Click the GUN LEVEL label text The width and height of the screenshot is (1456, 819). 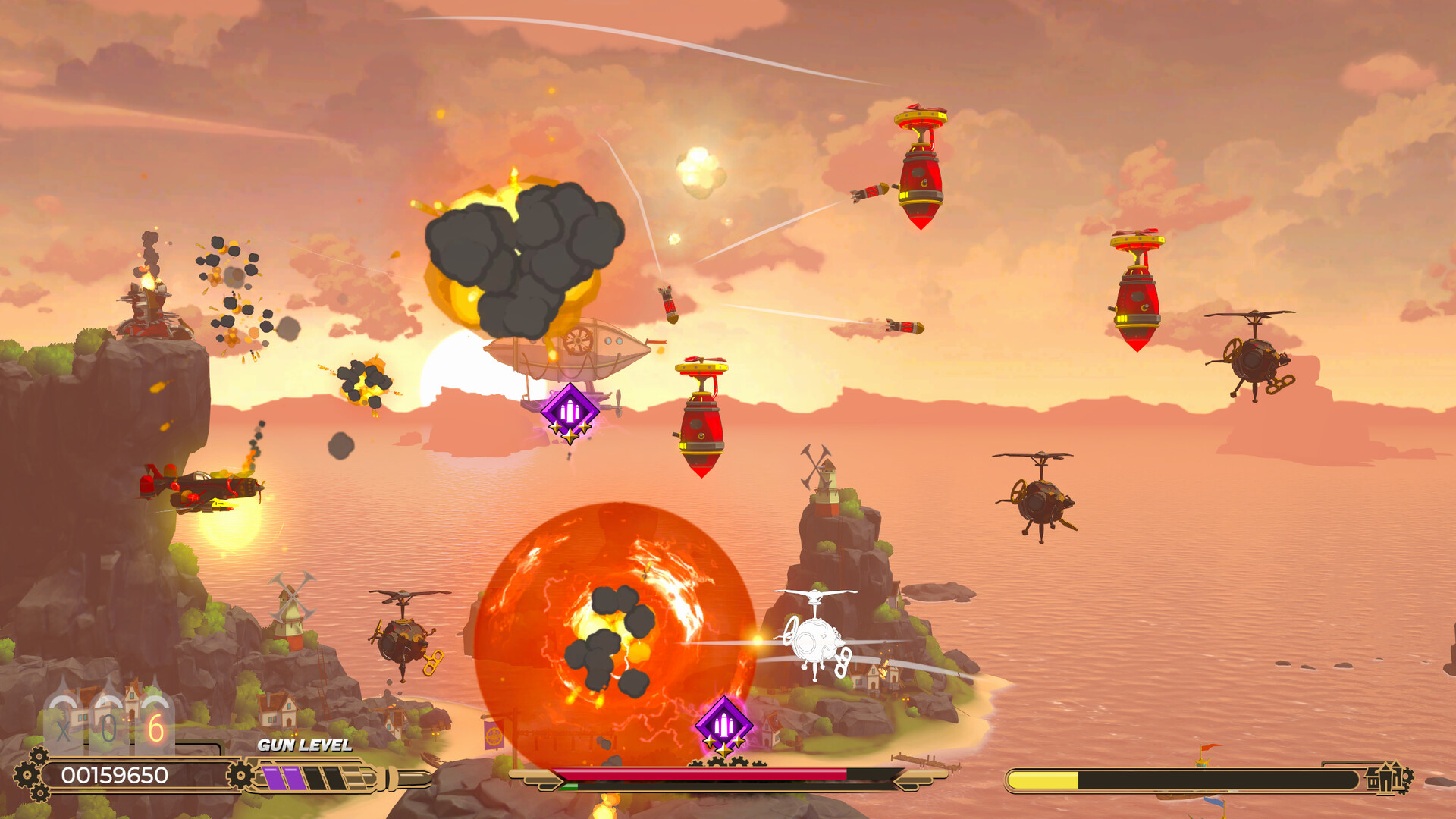[303, 746]
